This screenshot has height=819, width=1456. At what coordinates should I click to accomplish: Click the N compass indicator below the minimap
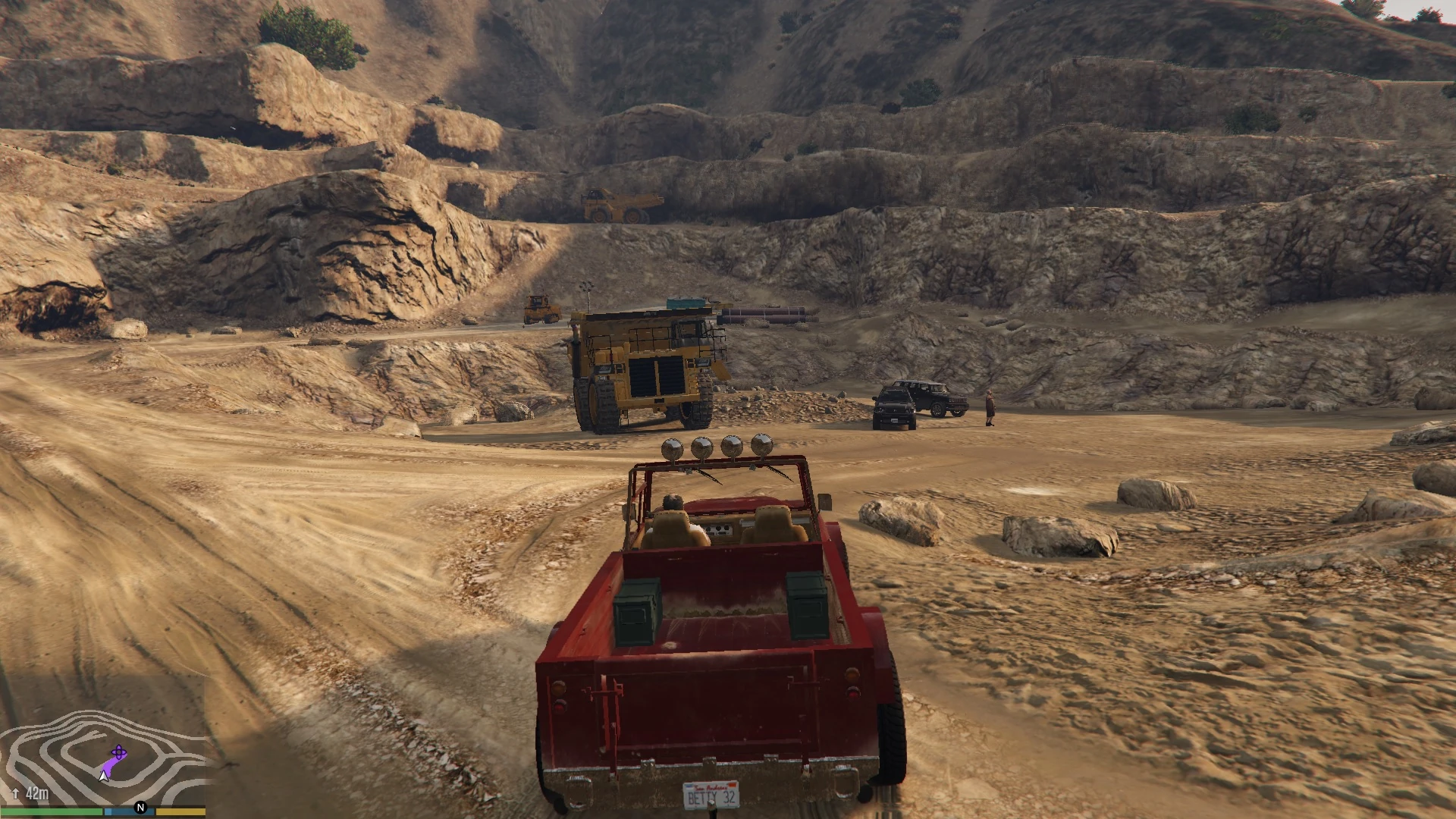click(140, 808)
